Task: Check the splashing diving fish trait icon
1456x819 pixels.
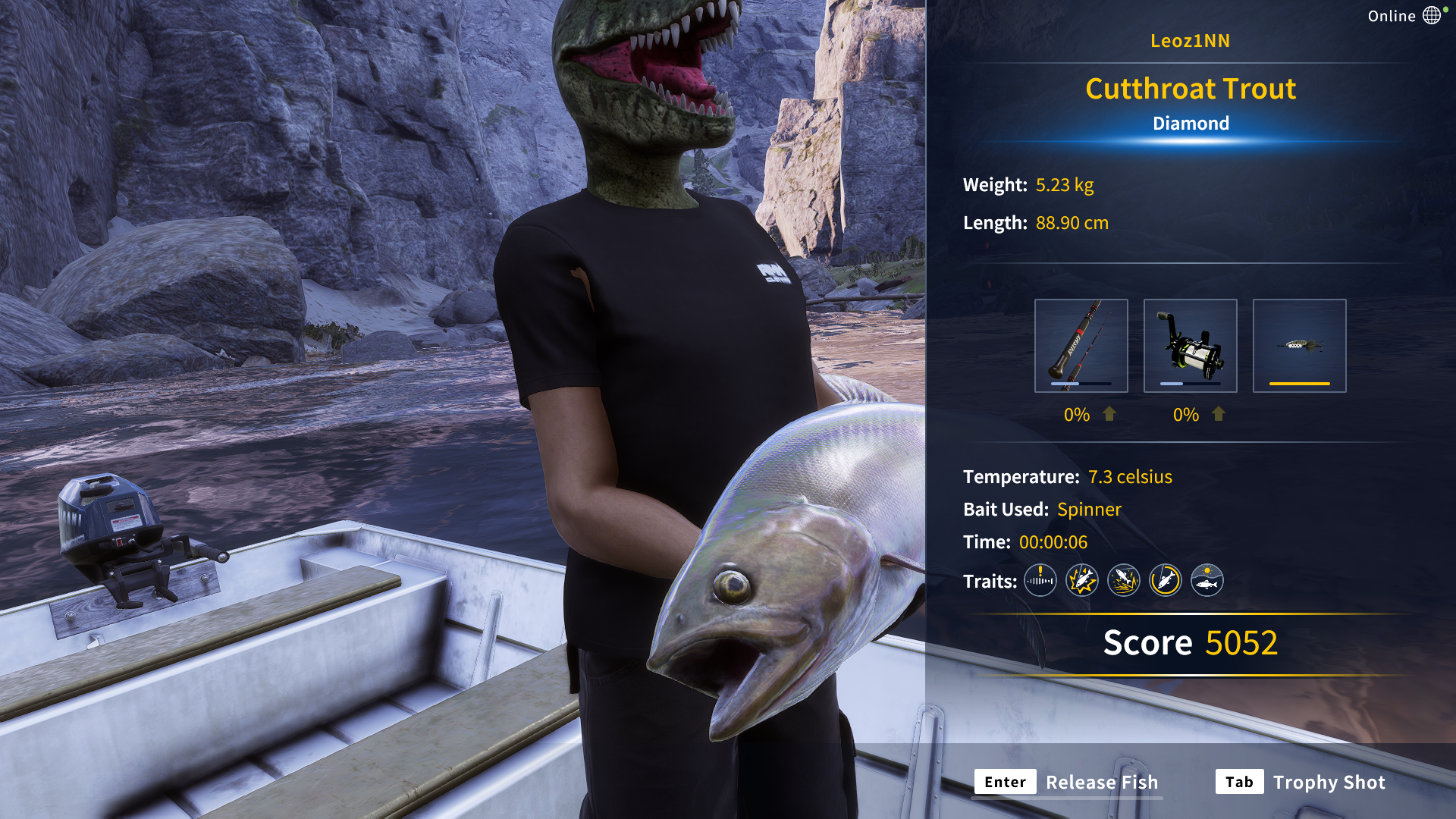Action: (x=1123, y=581)
